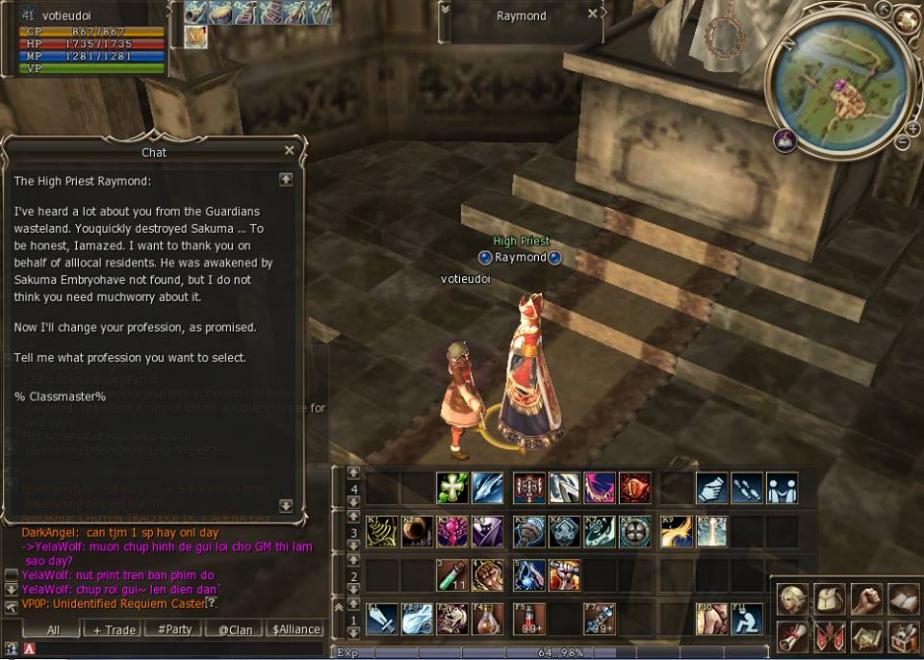The image size is (924, 660).
Task: Activate the green cross skill icon
Action: pyautogui.click(x=452, y=488)
